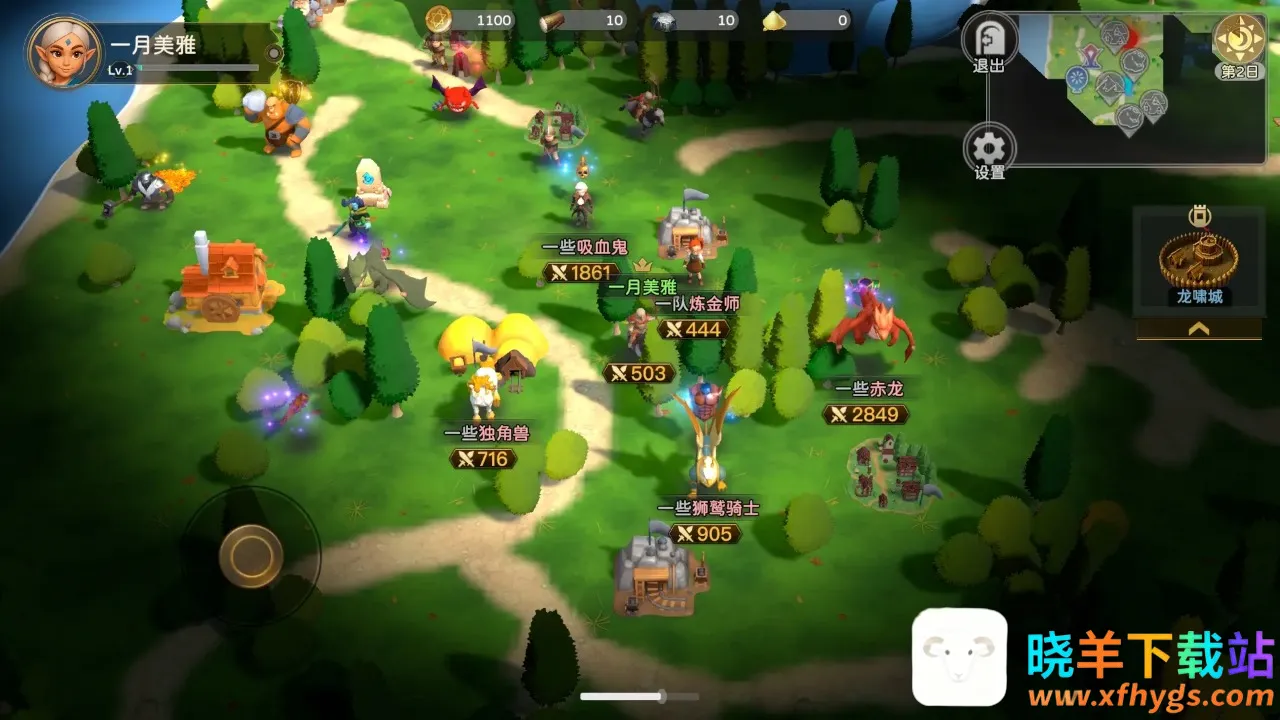
Task: Expand the arrow under the 龙啸城 panel
Action: (1198, 328)
